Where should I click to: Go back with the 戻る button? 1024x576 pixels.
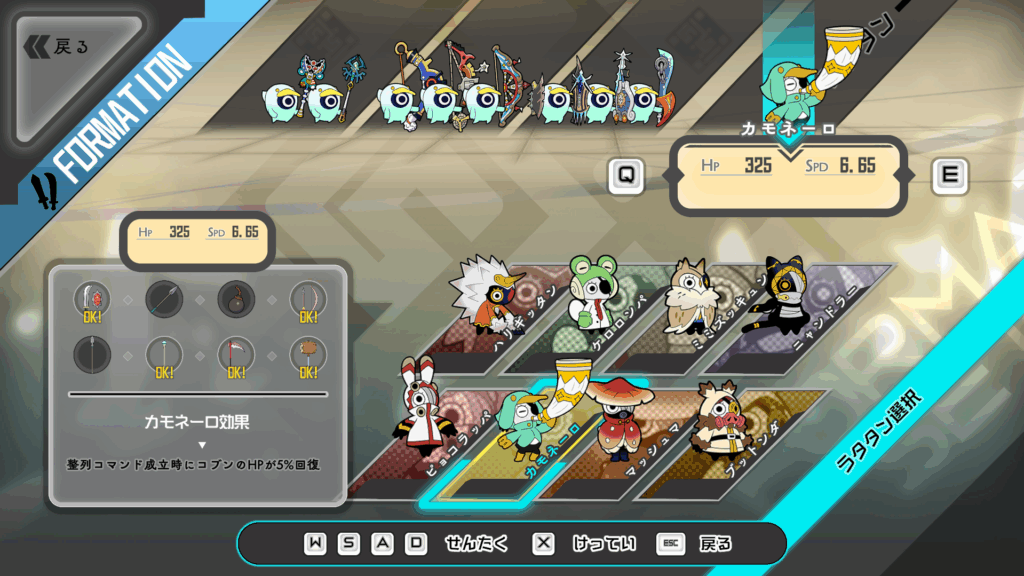tap(62, 47)
